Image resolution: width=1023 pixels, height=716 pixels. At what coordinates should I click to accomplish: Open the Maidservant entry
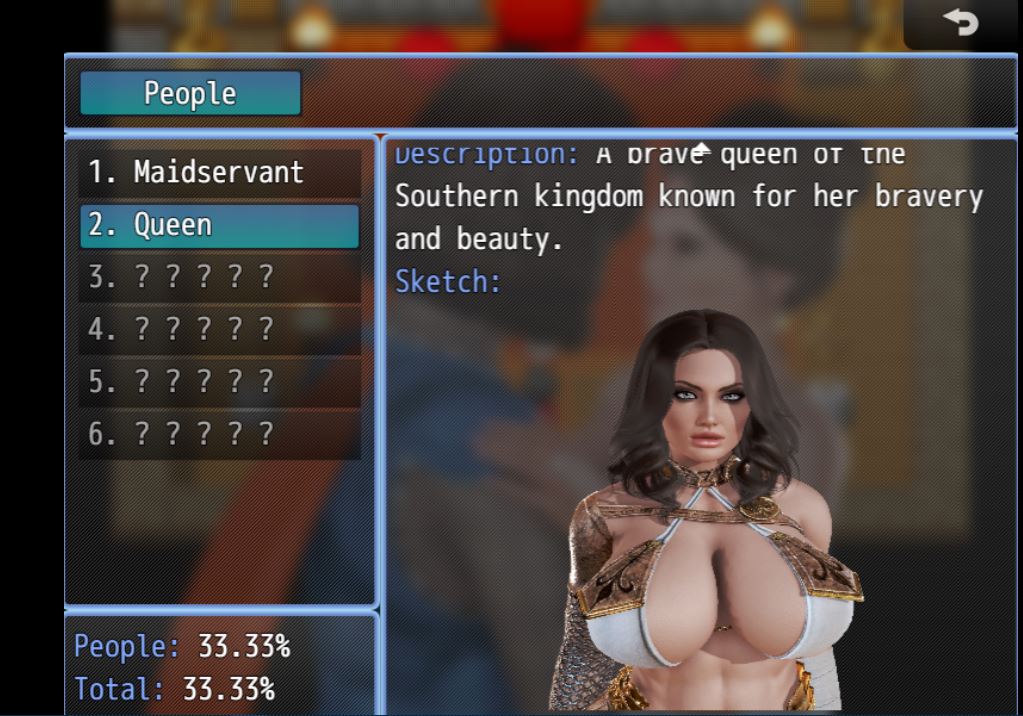pyautogui.click(x=219, y=172)
